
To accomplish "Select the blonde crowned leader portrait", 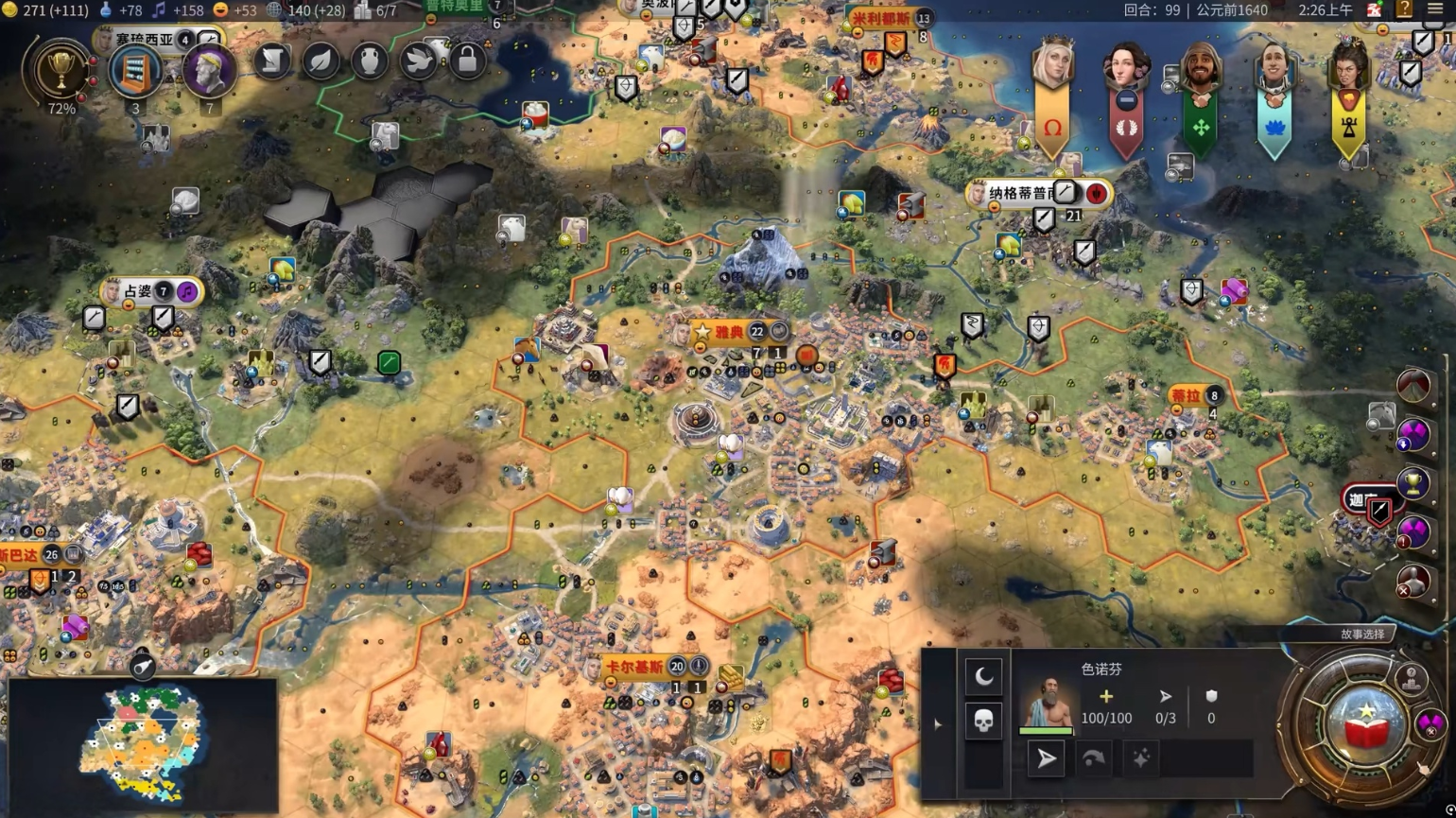I will coord(1051,66).
